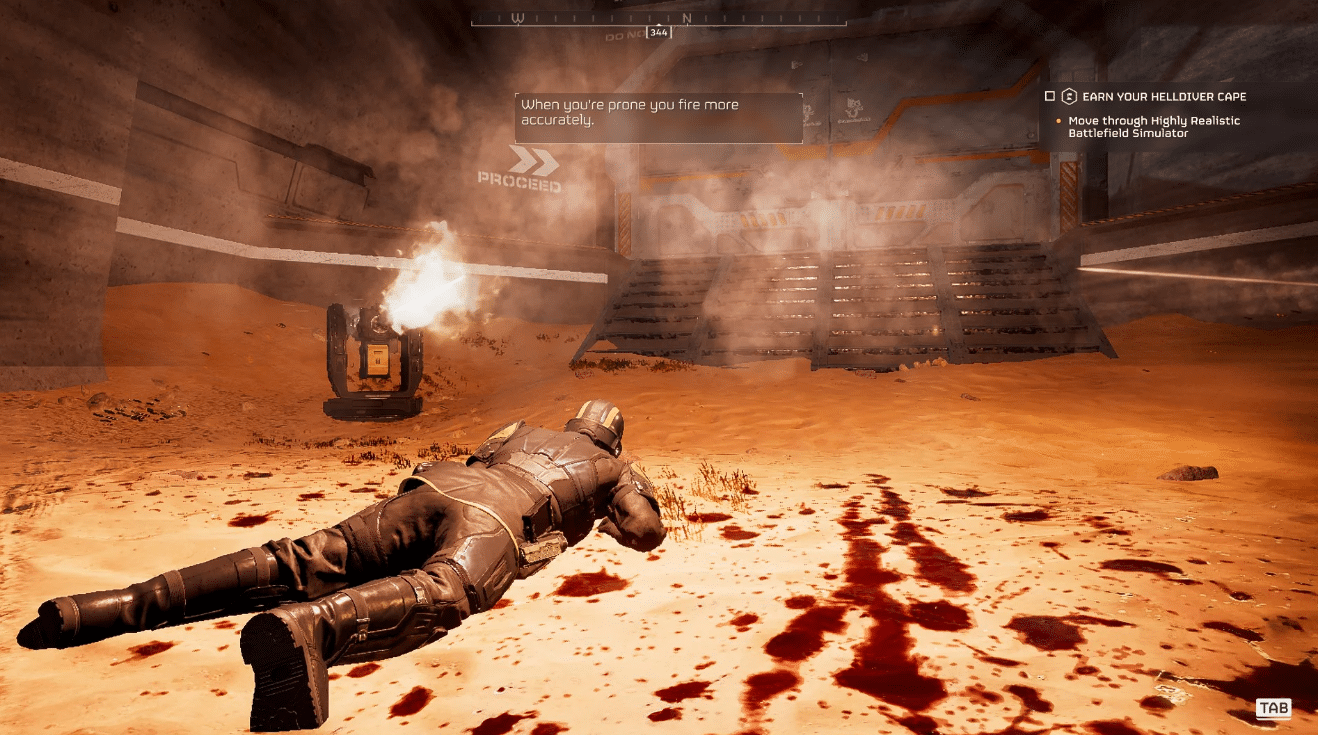Click the W marker on the compass bar
The image size is (1318, 735).
pyautogui.click(x=518, y=16)
